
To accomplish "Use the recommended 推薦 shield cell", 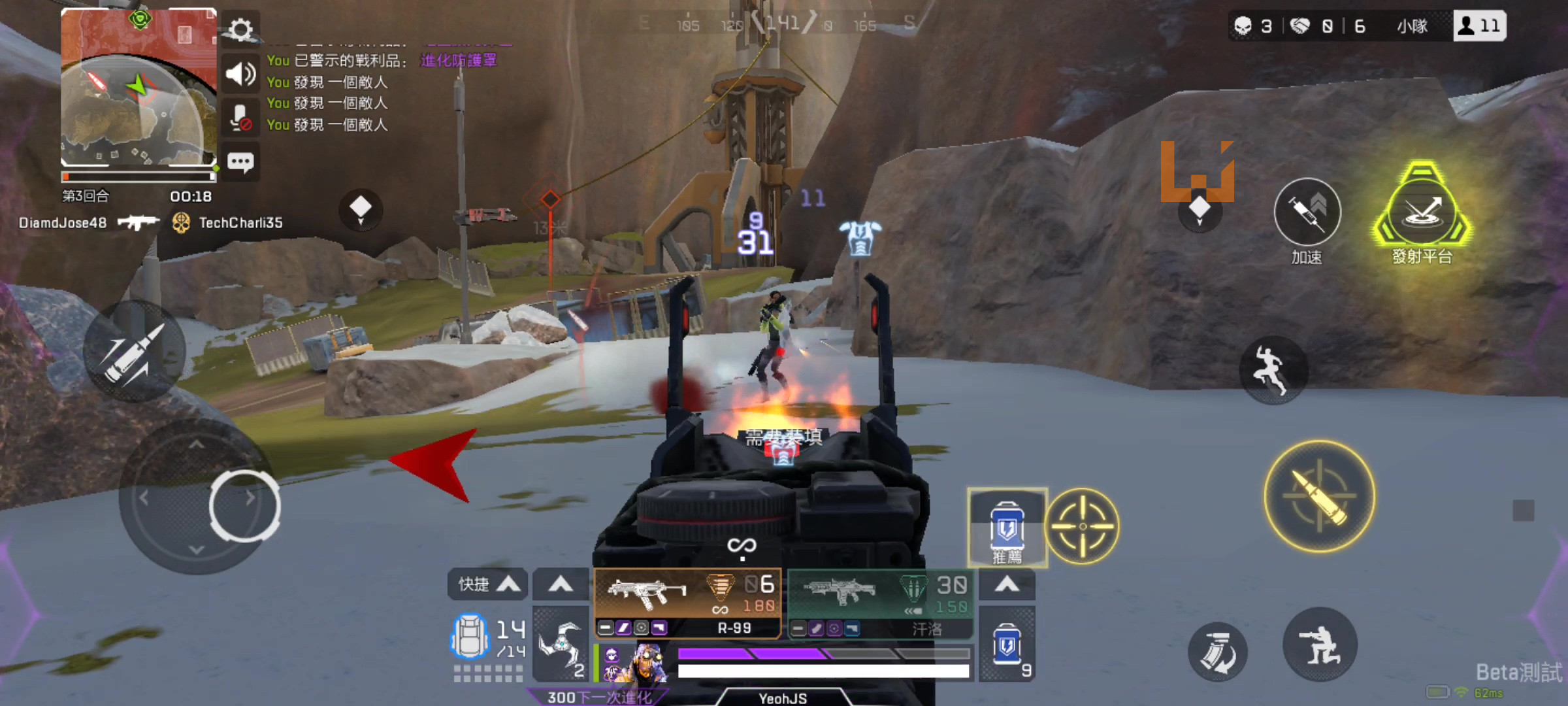I will (1007, 527).
